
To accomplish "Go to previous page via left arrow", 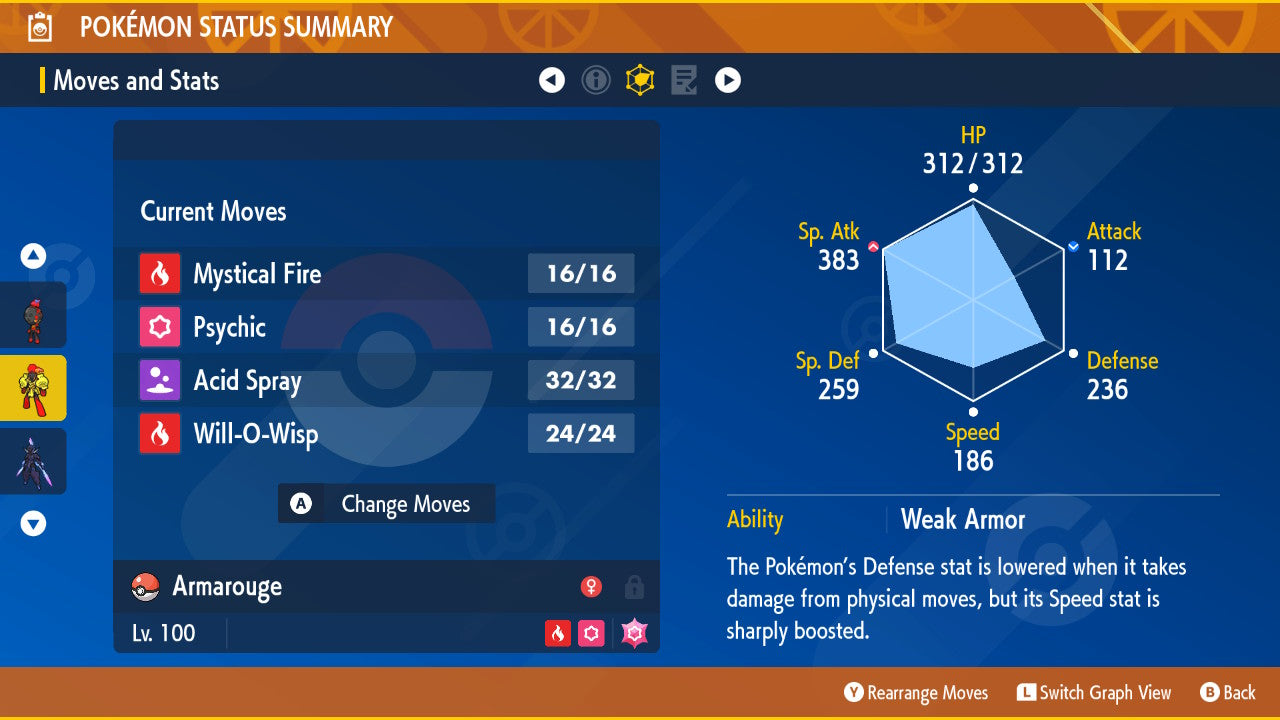I will [x=552, y=80].
